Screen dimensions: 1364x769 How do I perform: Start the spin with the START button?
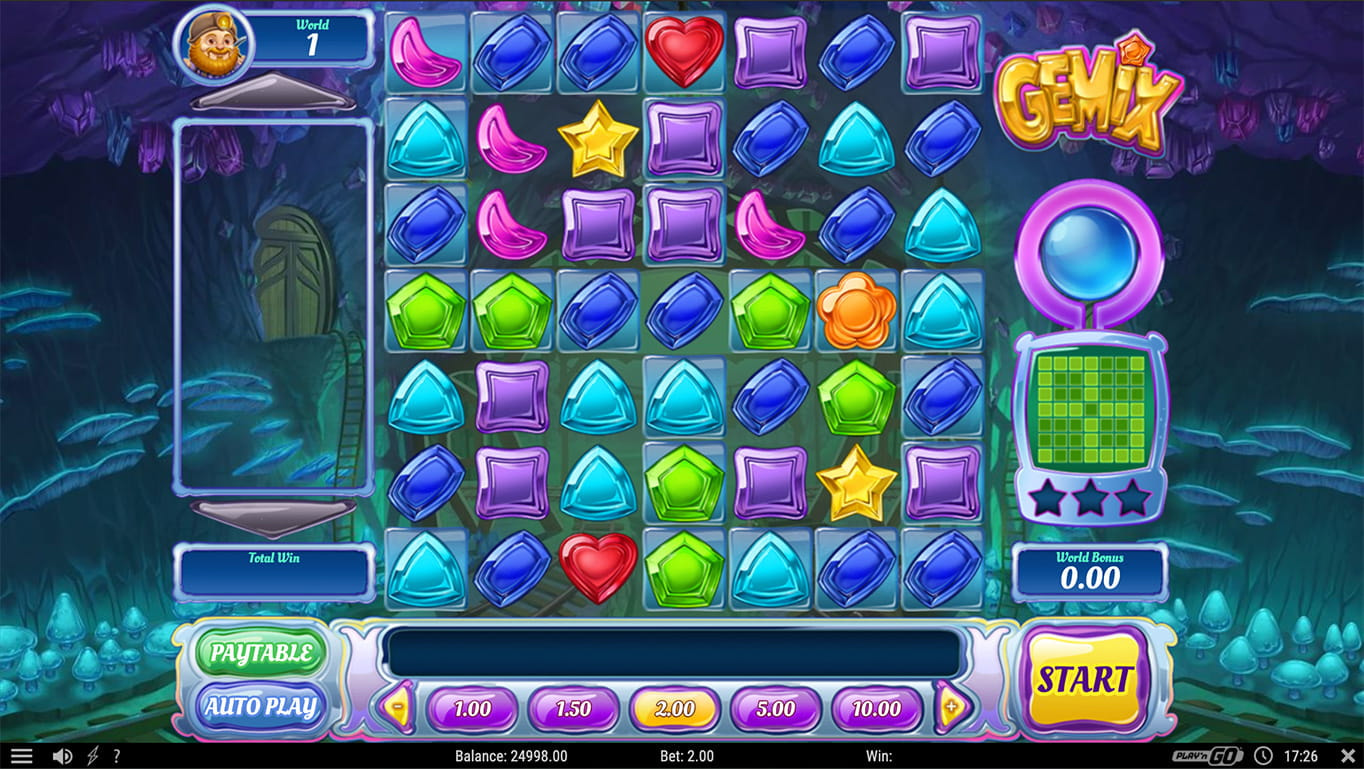(x=1084, y=680)
